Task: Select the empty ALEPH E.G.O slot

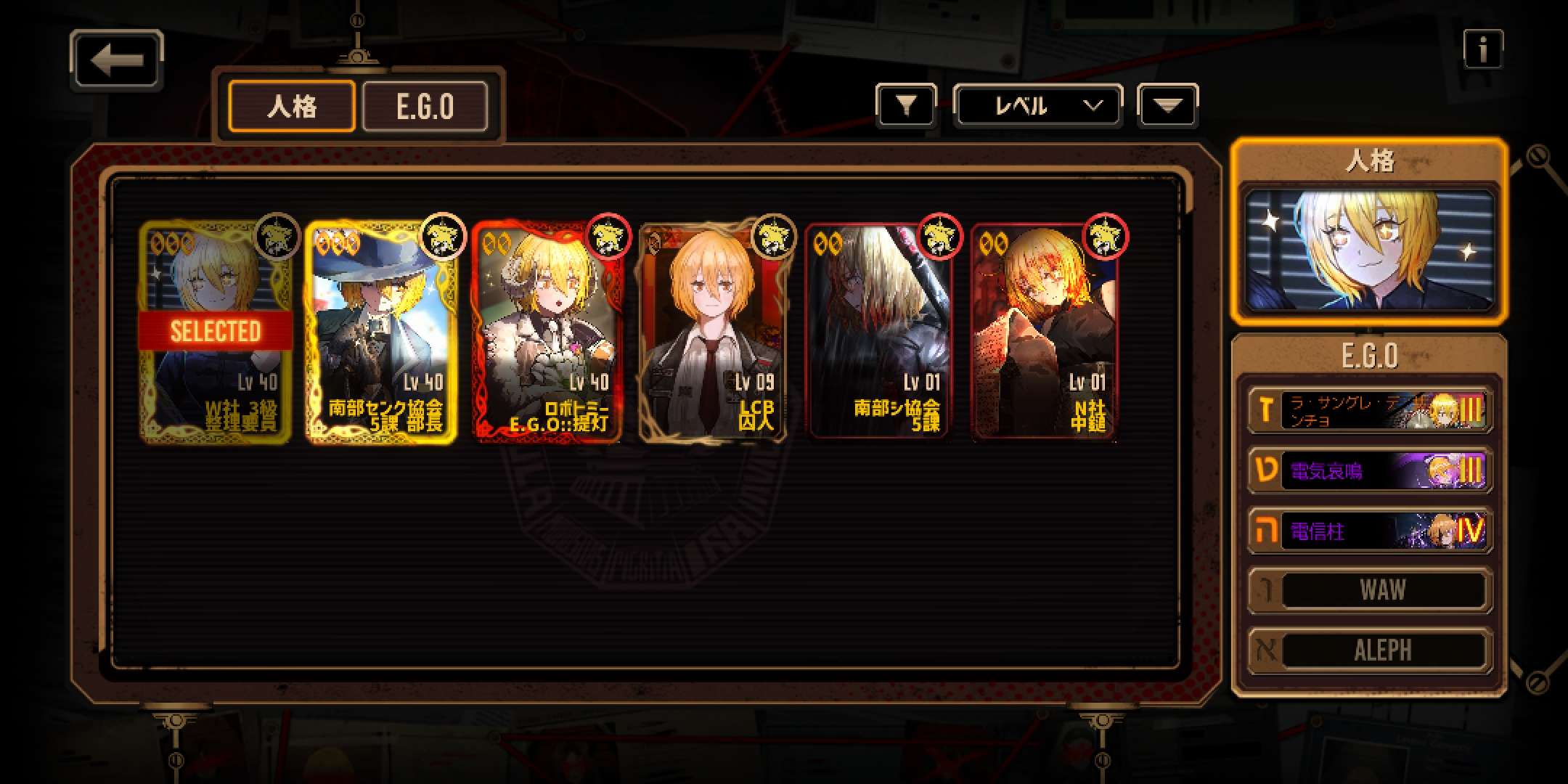Action: [x=1369, y=650]
